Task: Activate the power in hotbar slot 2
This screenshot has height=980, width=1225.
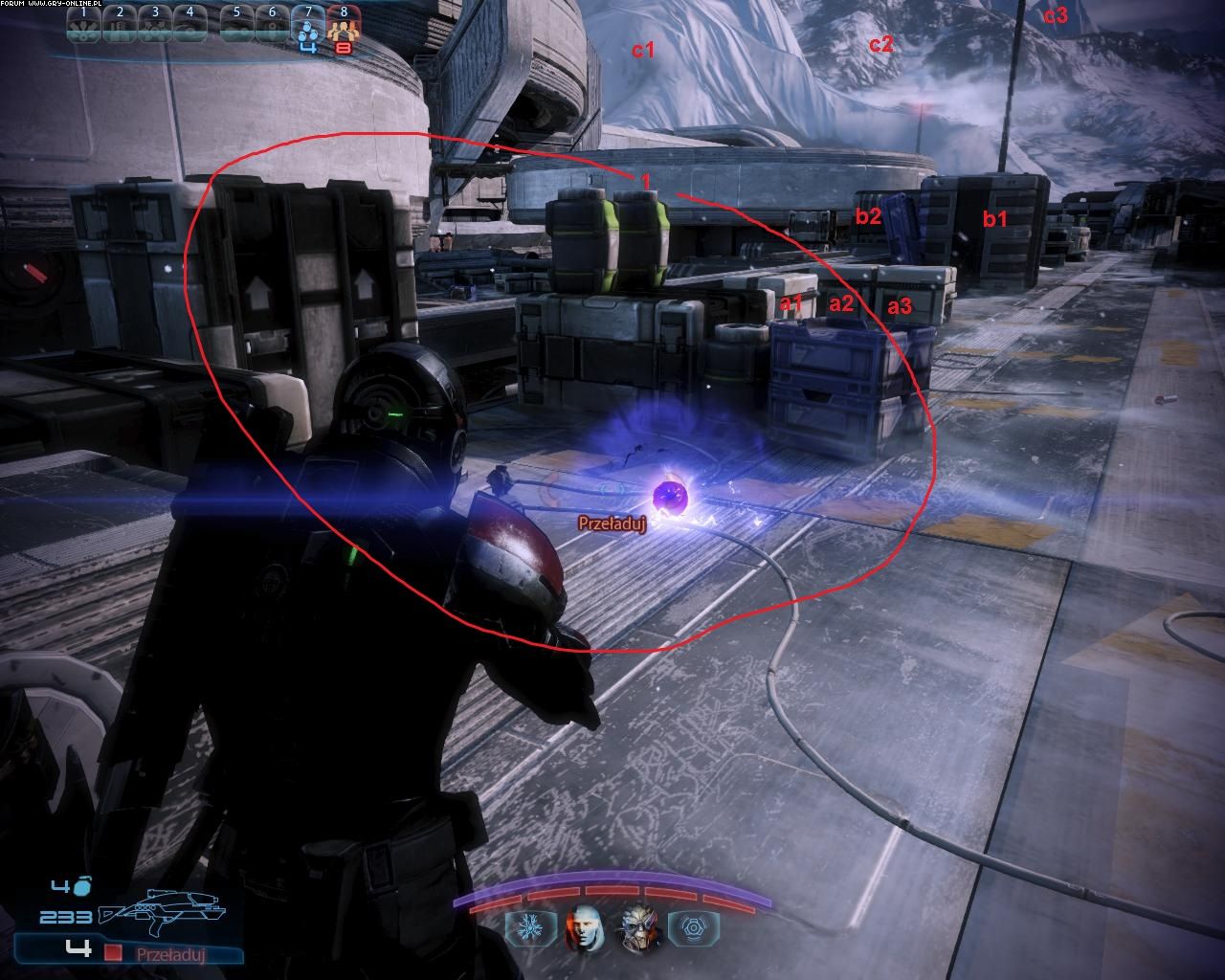Action: pos(120,23)
